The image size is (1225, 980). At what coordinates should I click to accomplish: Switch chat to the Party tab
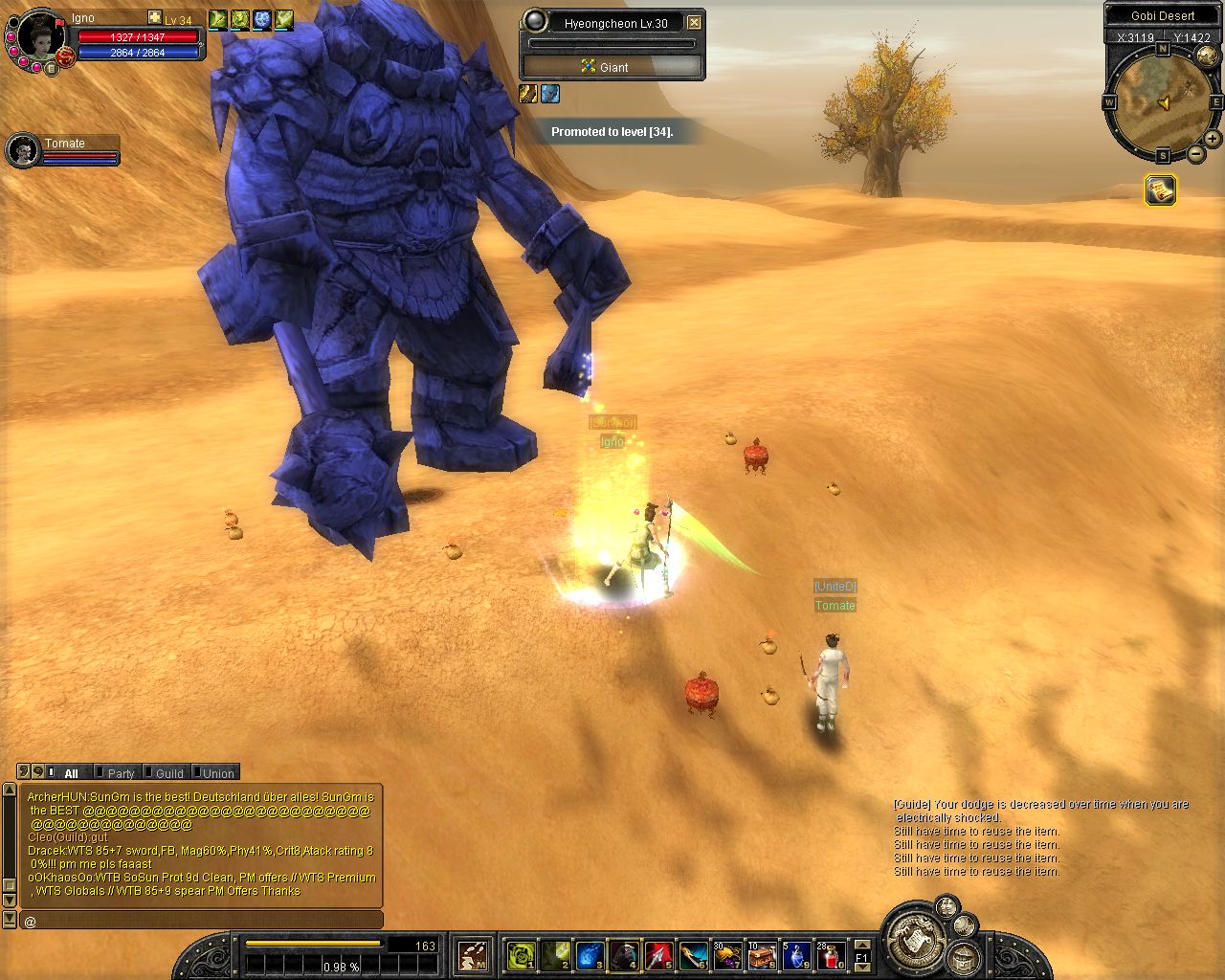(x=120, y=773)
